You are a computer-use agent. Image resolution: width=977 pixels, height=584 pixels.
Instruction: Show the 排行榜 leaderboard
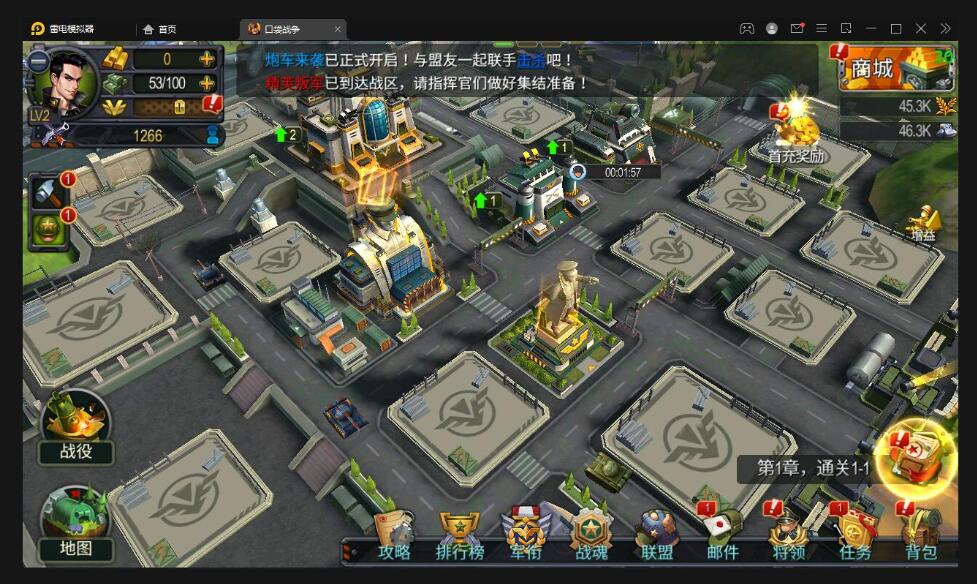pyautogui.click(x=460, y=536)
